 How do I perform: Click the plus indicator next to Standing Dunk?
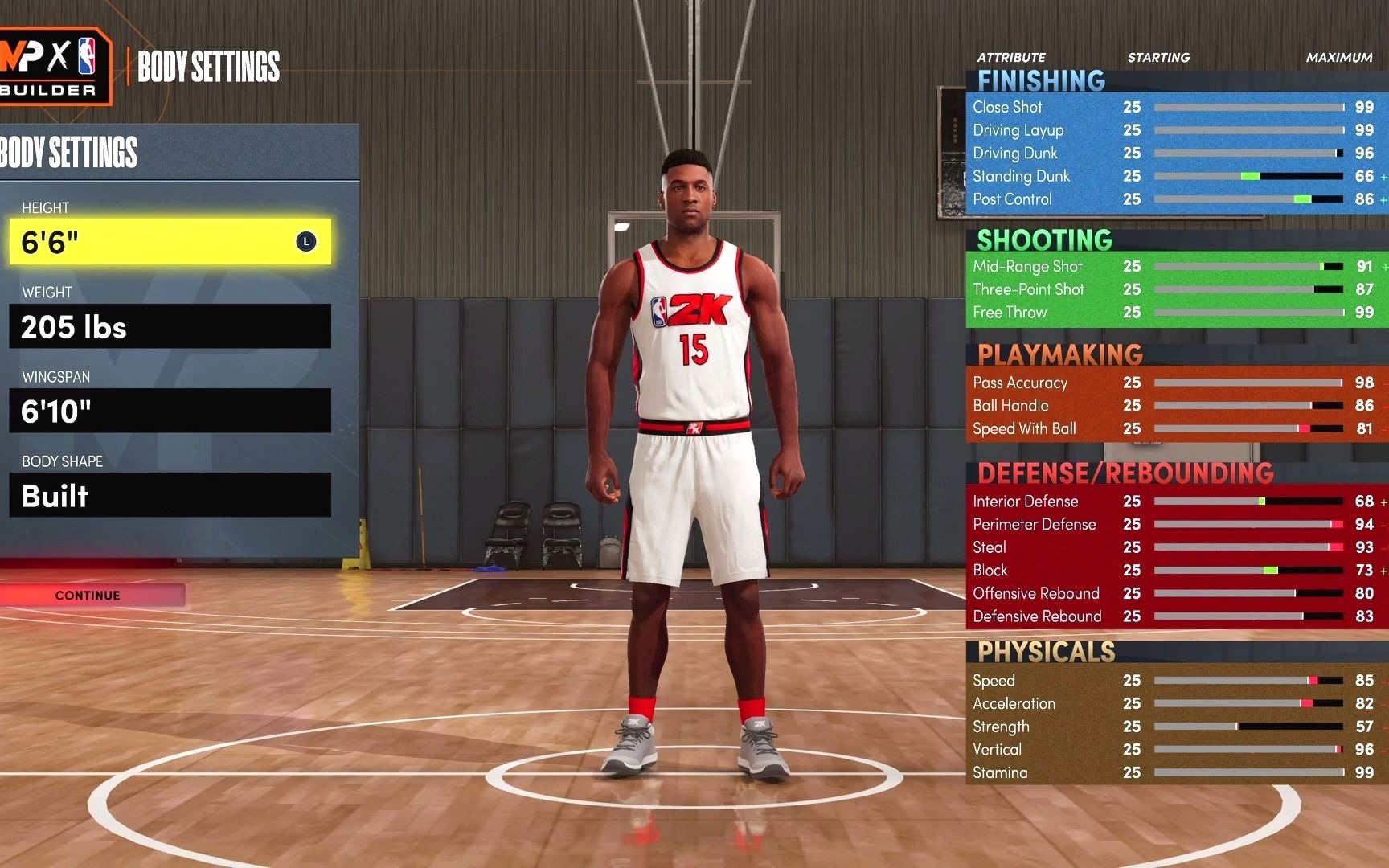[x=1383, y=176]
